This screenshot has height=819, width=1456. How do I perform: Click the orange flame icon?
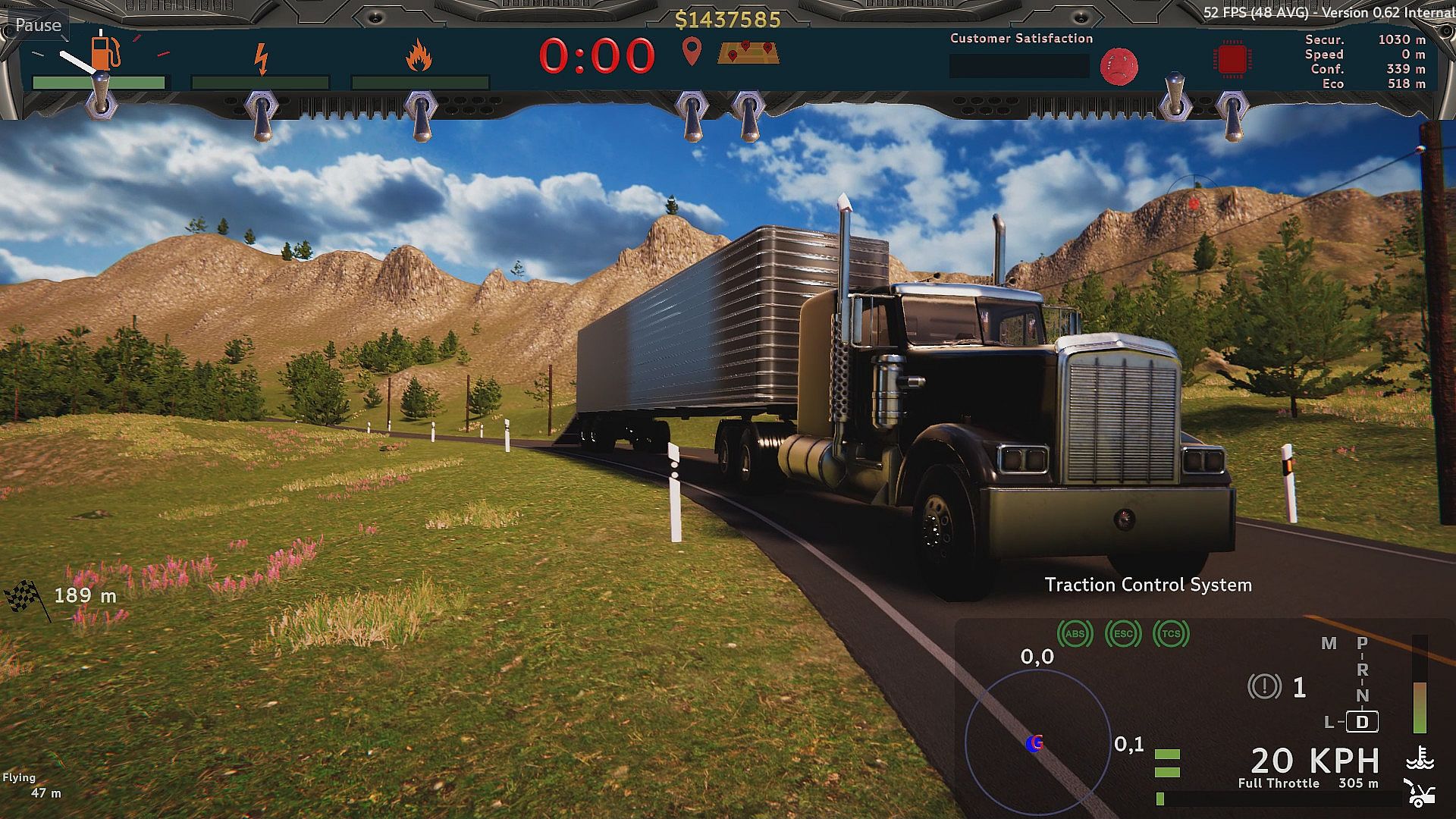point(419,56)
